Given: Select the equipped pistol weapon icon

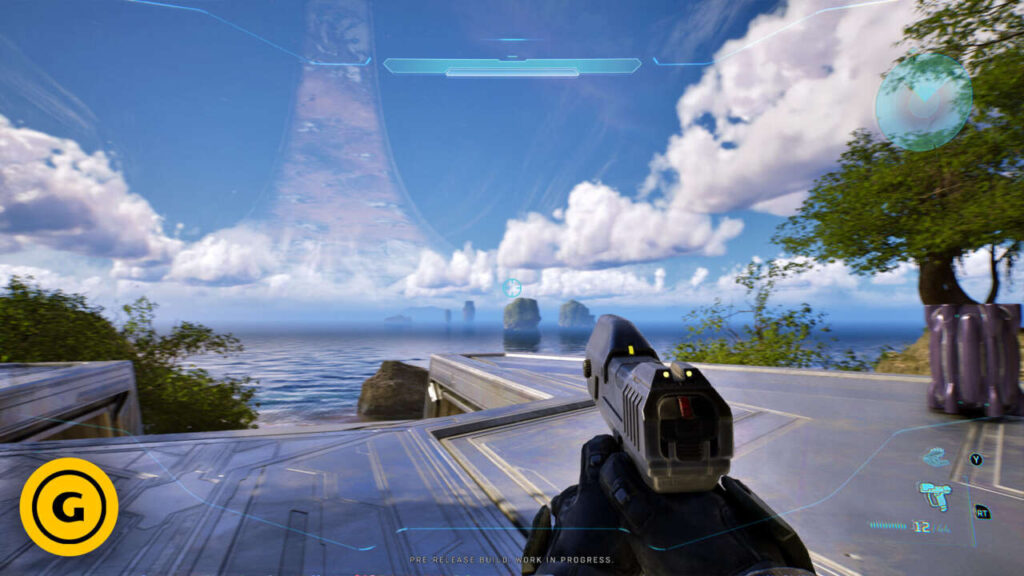Looking at the screenshot, I should [934, 494].
